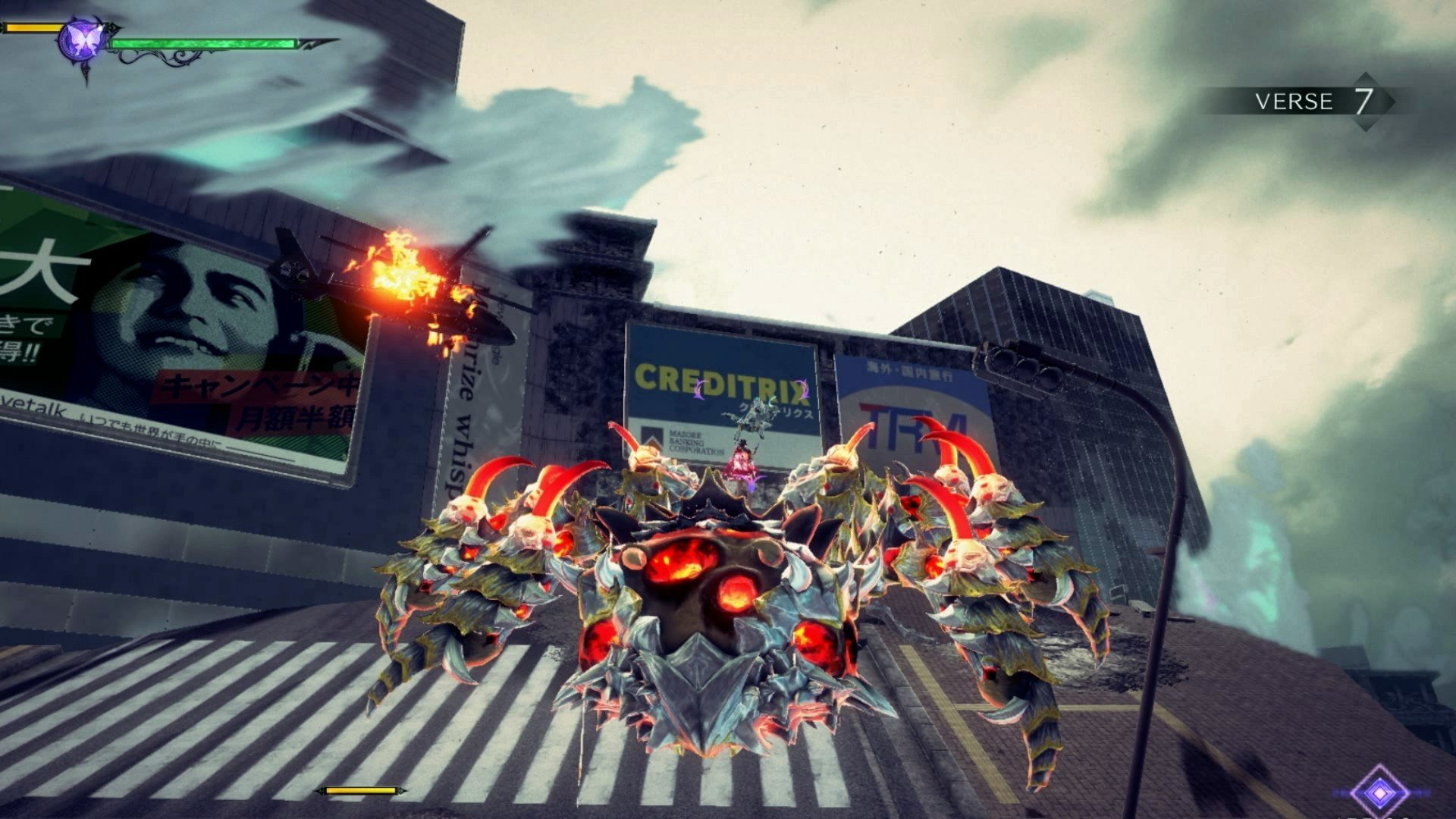Toggle the top-left yellow charge meter
Screen dimensions: 1456x819
click(x=34, y=27)
